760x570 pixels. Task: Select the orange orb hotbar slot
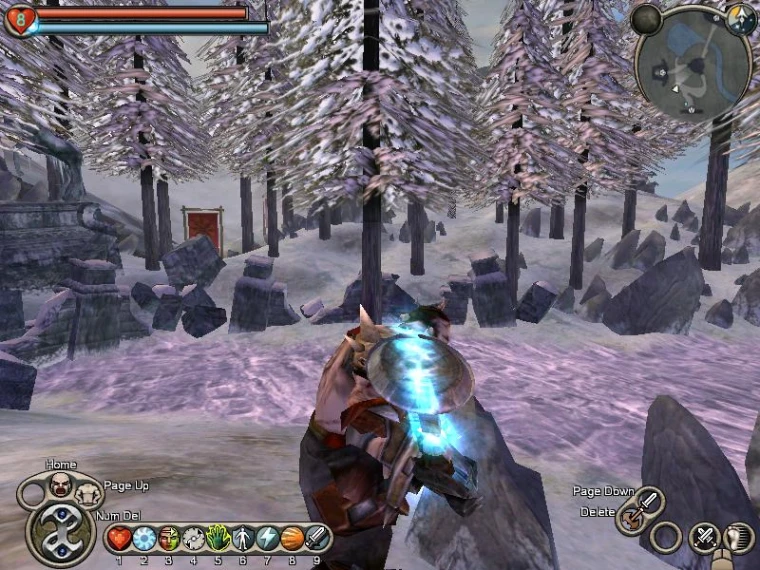(x=292, y=538)
